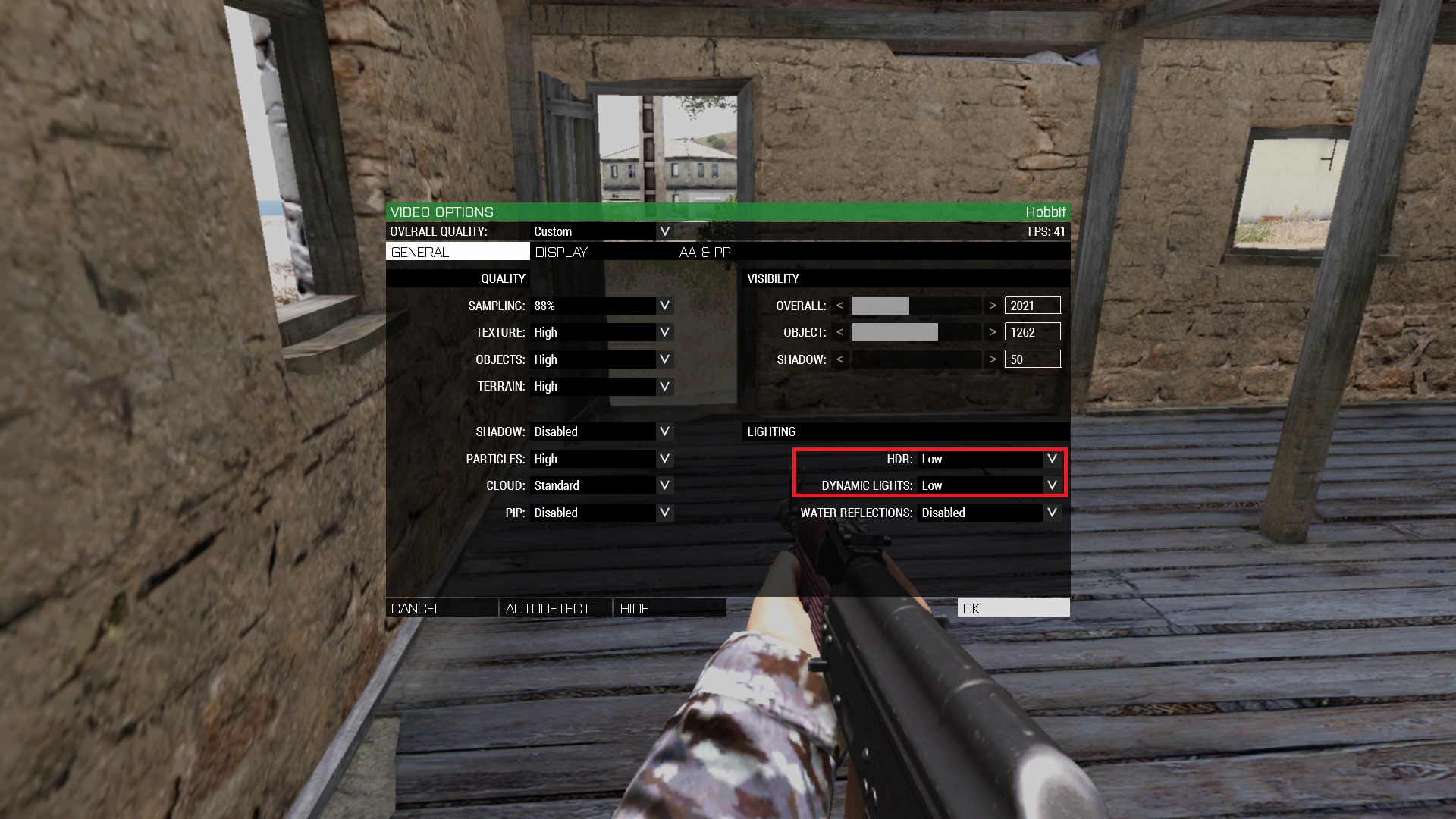The image size is (1456, 819).
Task: Switch to the Display tab
Action: click(x=561, y=252)
